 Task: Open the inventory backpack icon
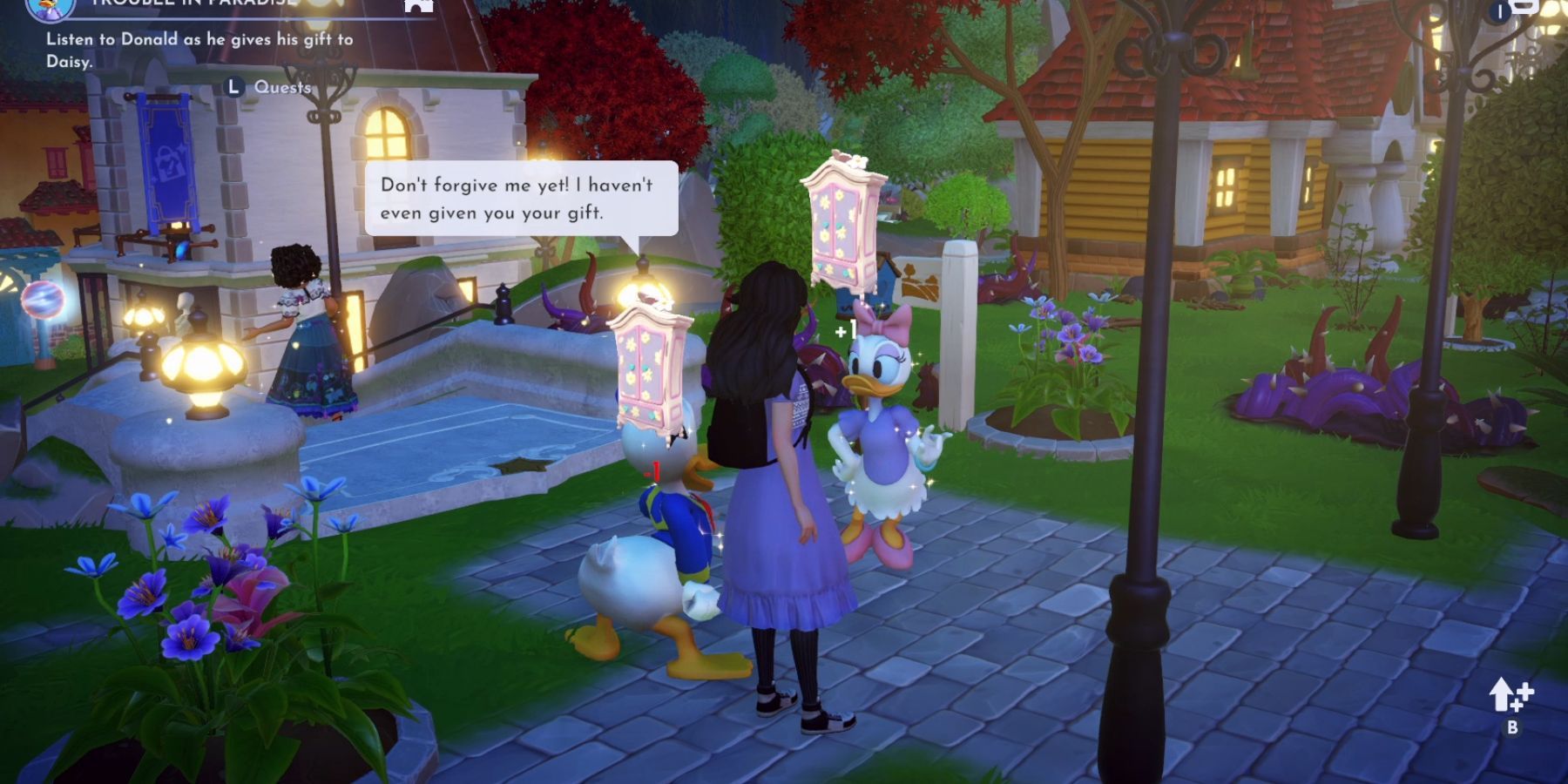[x=1524, y=7]
